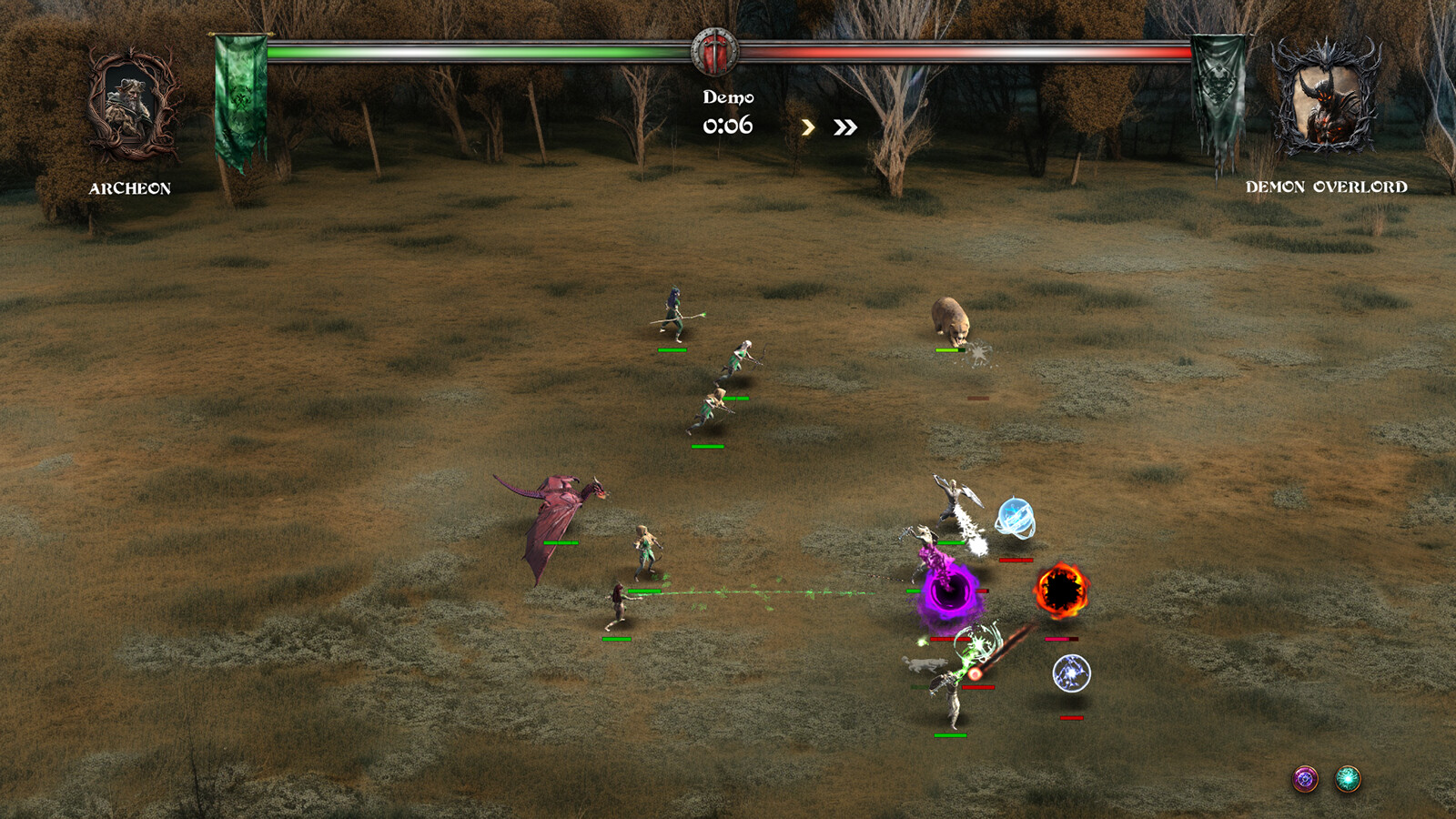Toggle normal speed with the single chevron

click(x=808, y=127)
